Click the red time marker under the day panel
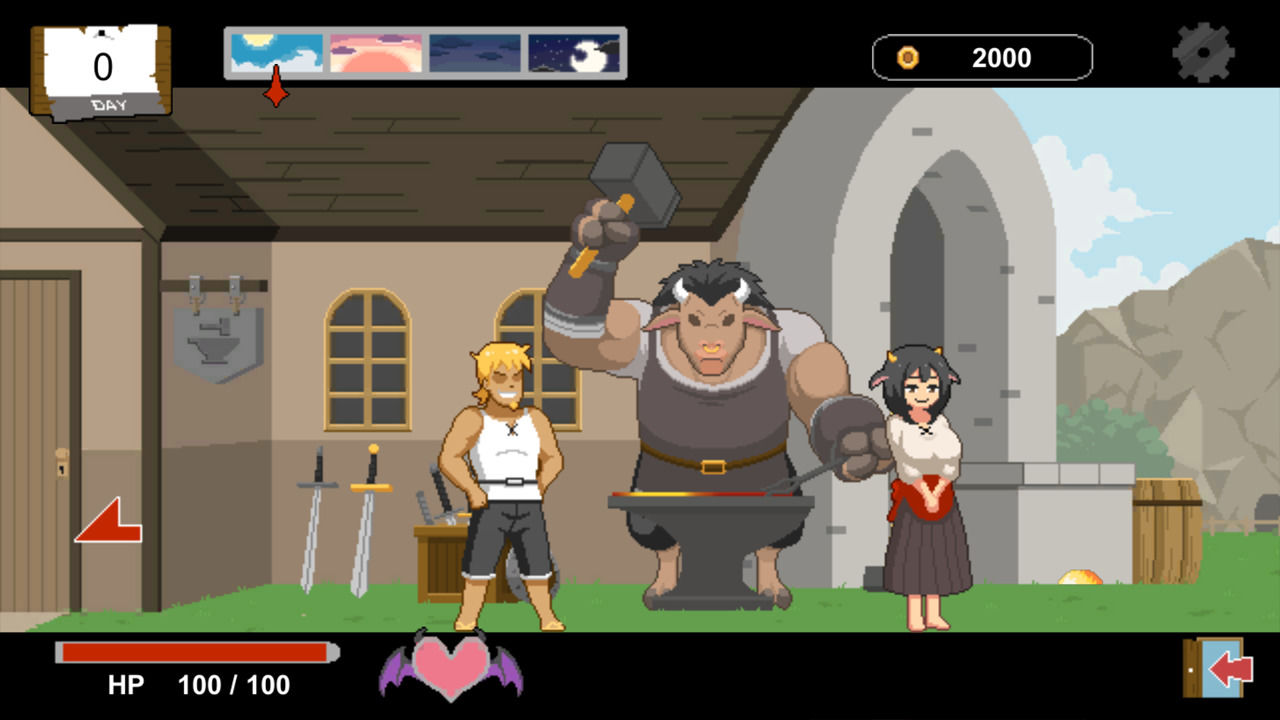1280x720 pixels. tap(277, 92)
